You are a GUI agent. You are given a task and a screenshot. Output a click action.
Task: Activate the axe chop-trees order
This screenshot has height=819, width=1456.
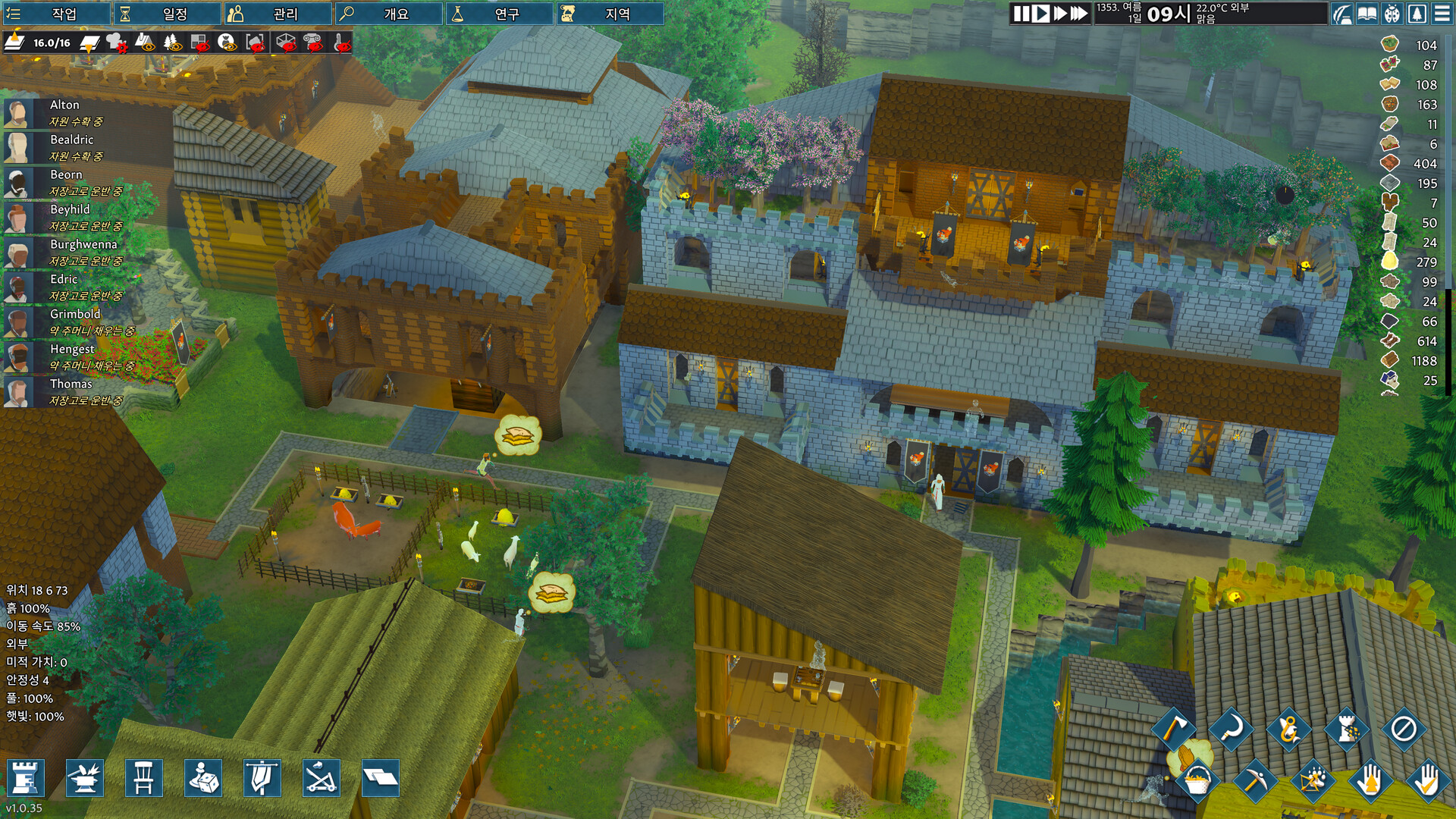click(1173, 730)
